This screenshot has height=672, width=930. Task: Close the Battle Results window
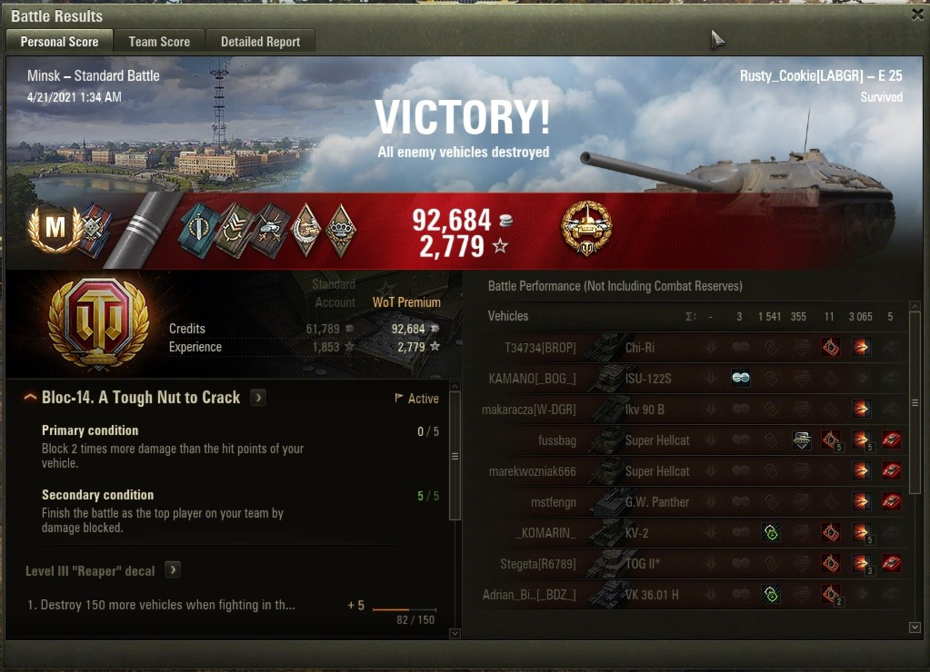[x=917, y=15]
